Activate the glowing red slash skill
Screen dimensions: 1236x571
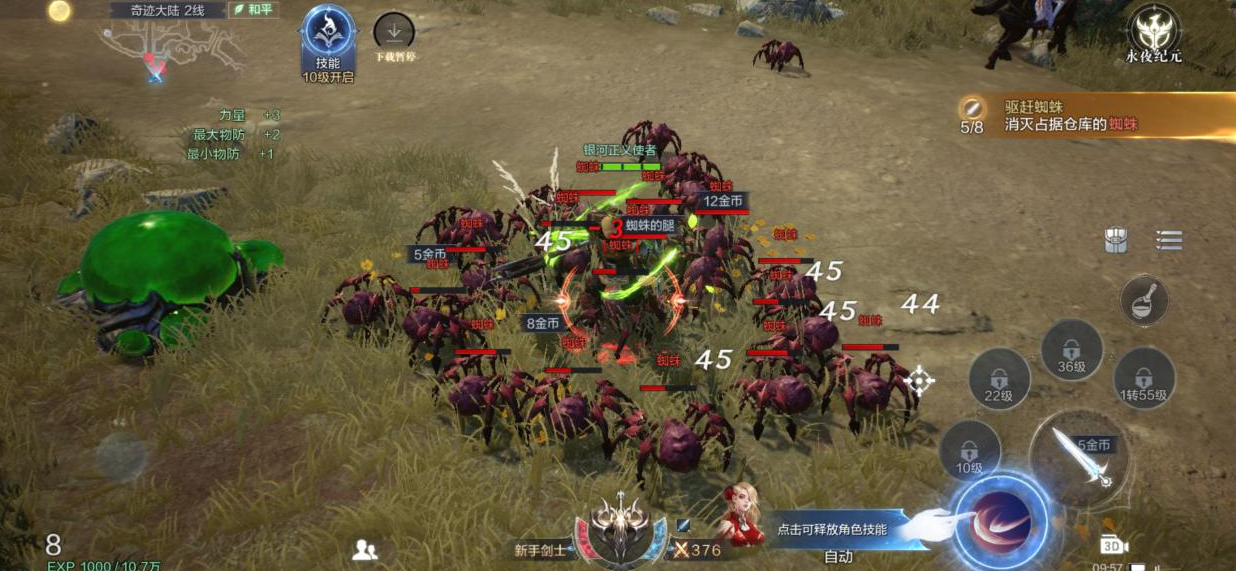(999, 521)
